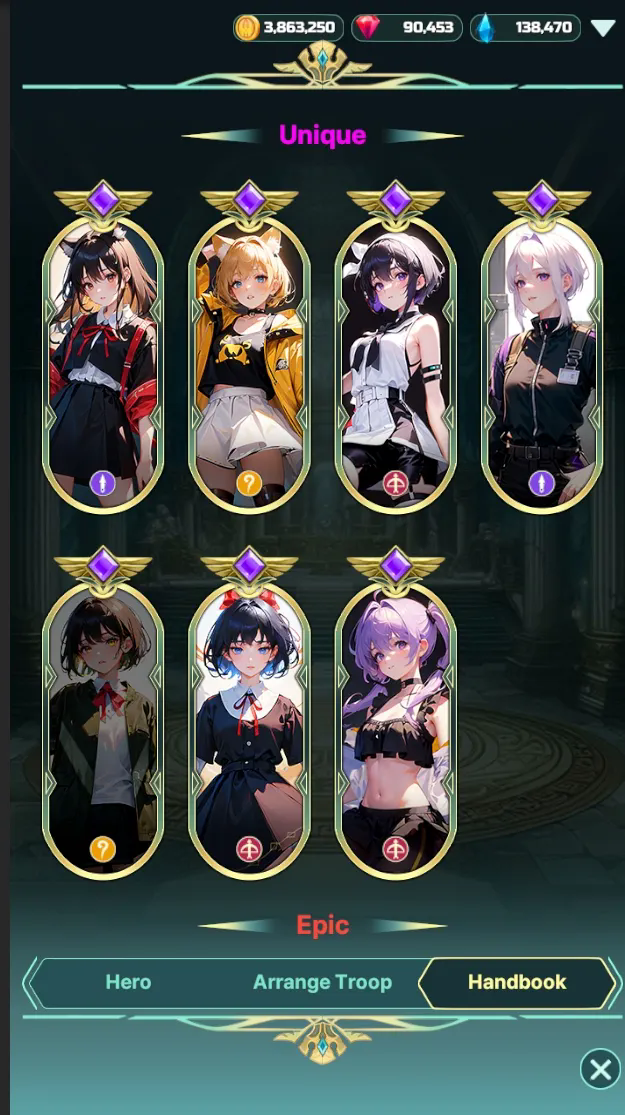Viewport: 625px width, 1115px height.
Task: Select the brown-haired girl in olive jacket card
Action: coord(103,730)
